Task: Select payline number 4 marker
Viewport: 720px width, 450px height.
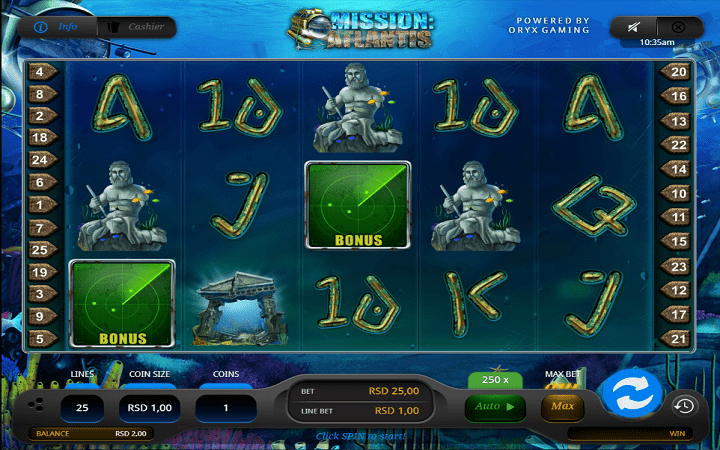Action: [x=42, y=72]
